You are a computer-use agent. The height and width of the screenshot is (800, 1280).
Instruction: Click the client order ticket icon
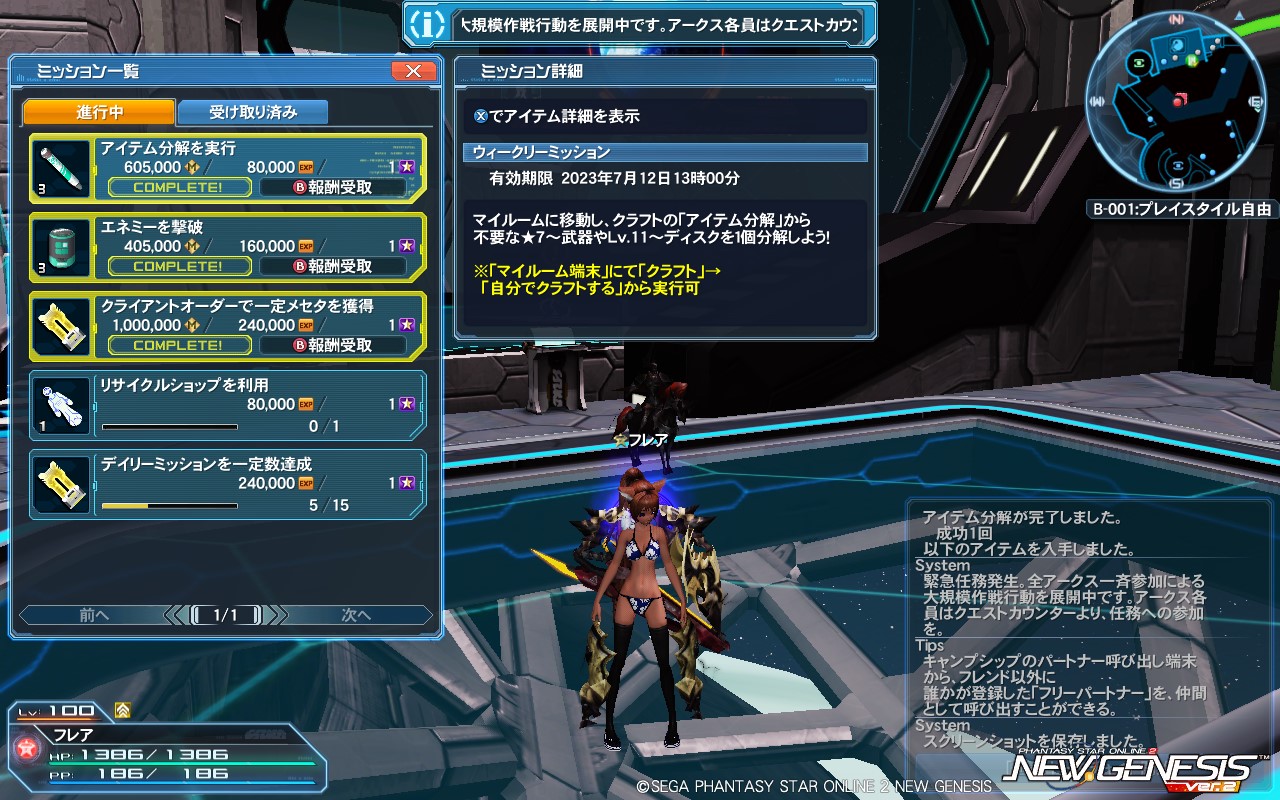[x=60, y=325]
